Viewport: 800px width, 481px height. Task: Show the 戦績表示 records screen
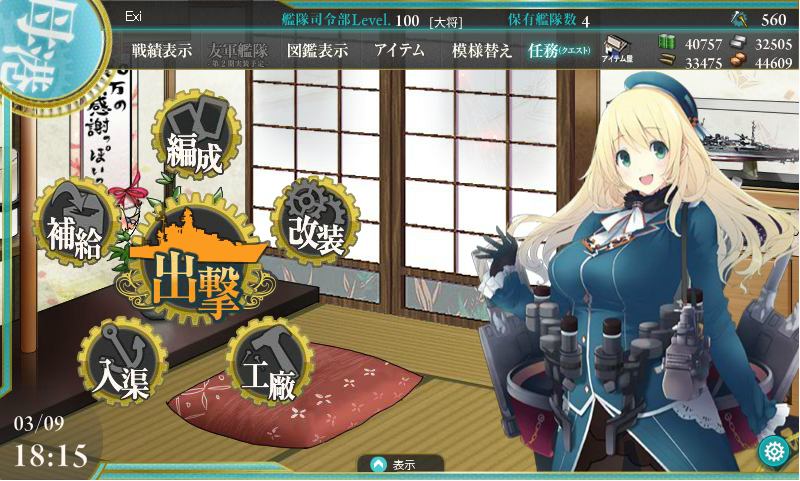[161, 51]
